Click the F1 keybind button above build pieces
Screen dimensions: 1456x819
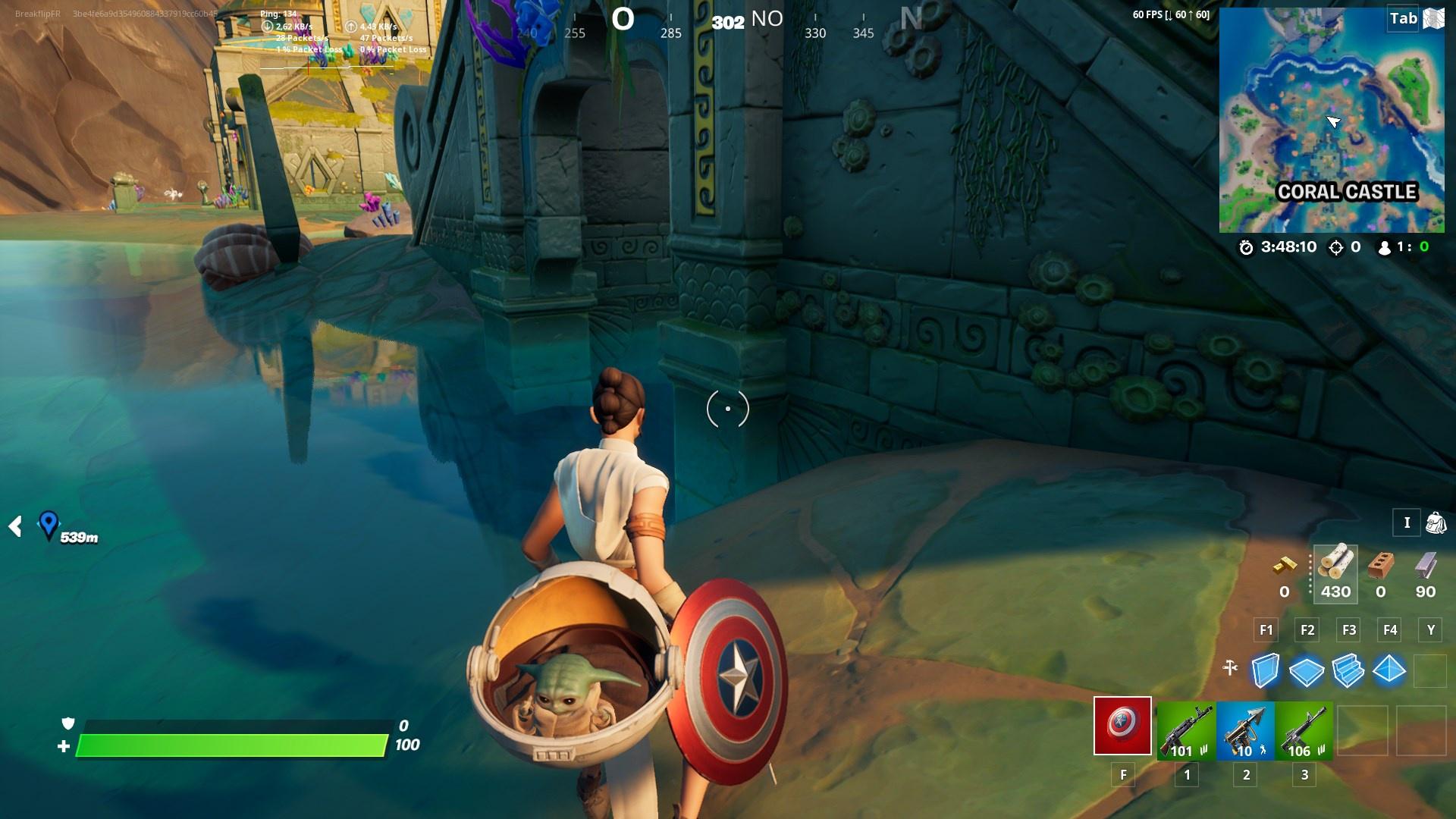pyautogui.click(x=1265, y=629)
